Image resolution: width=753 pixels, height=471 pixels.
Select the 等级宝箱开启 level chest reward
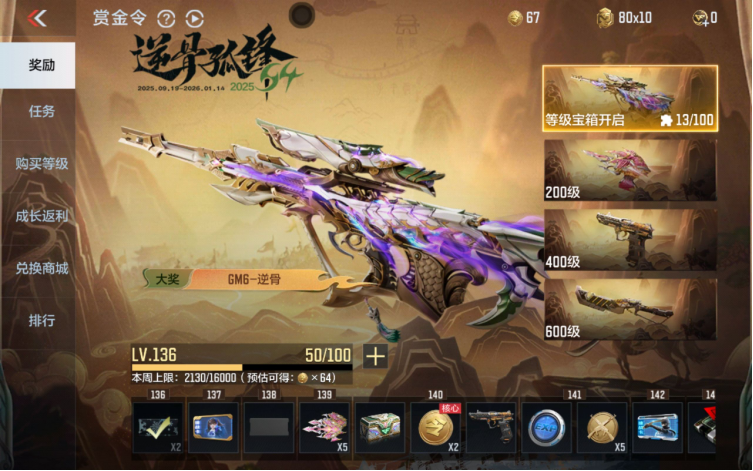pyautogui.click(x=630, y=99)
